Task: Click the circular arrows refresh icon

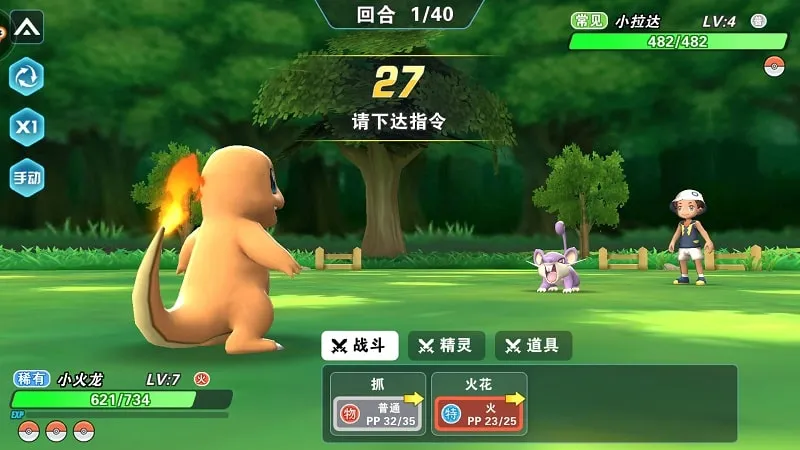Action: point(26,76)
